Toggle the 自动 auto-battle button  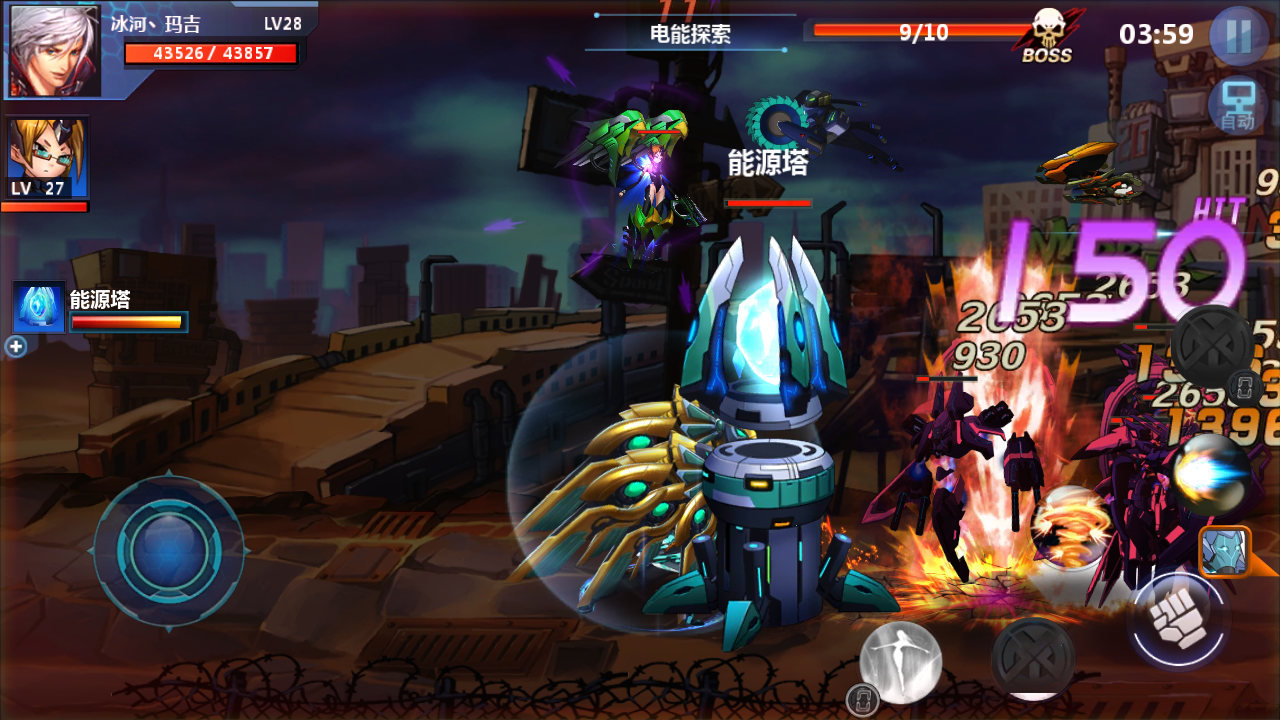(1236, 106)
